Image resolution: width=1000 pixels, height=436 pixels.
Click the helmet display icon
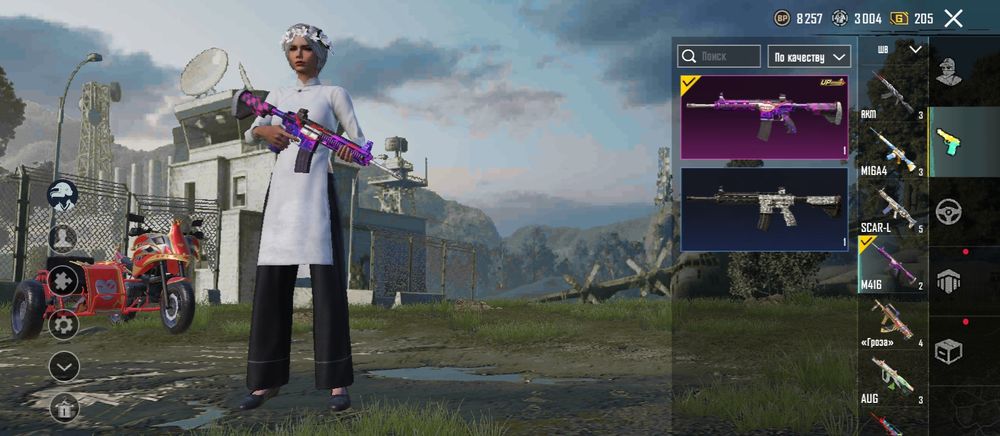[x=64, y=194]
